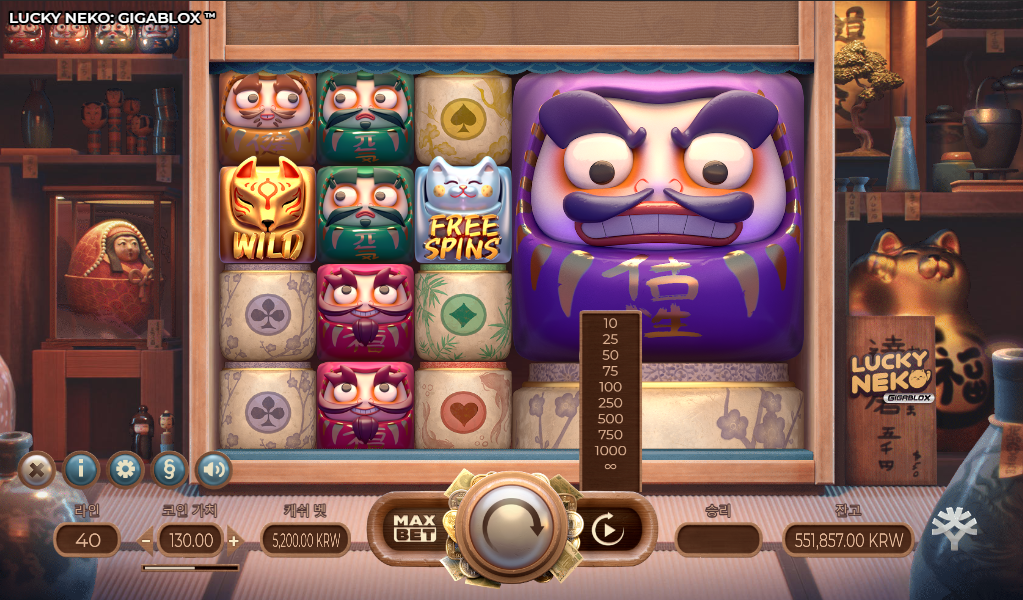Show the game rules section icon

point(169,469)
